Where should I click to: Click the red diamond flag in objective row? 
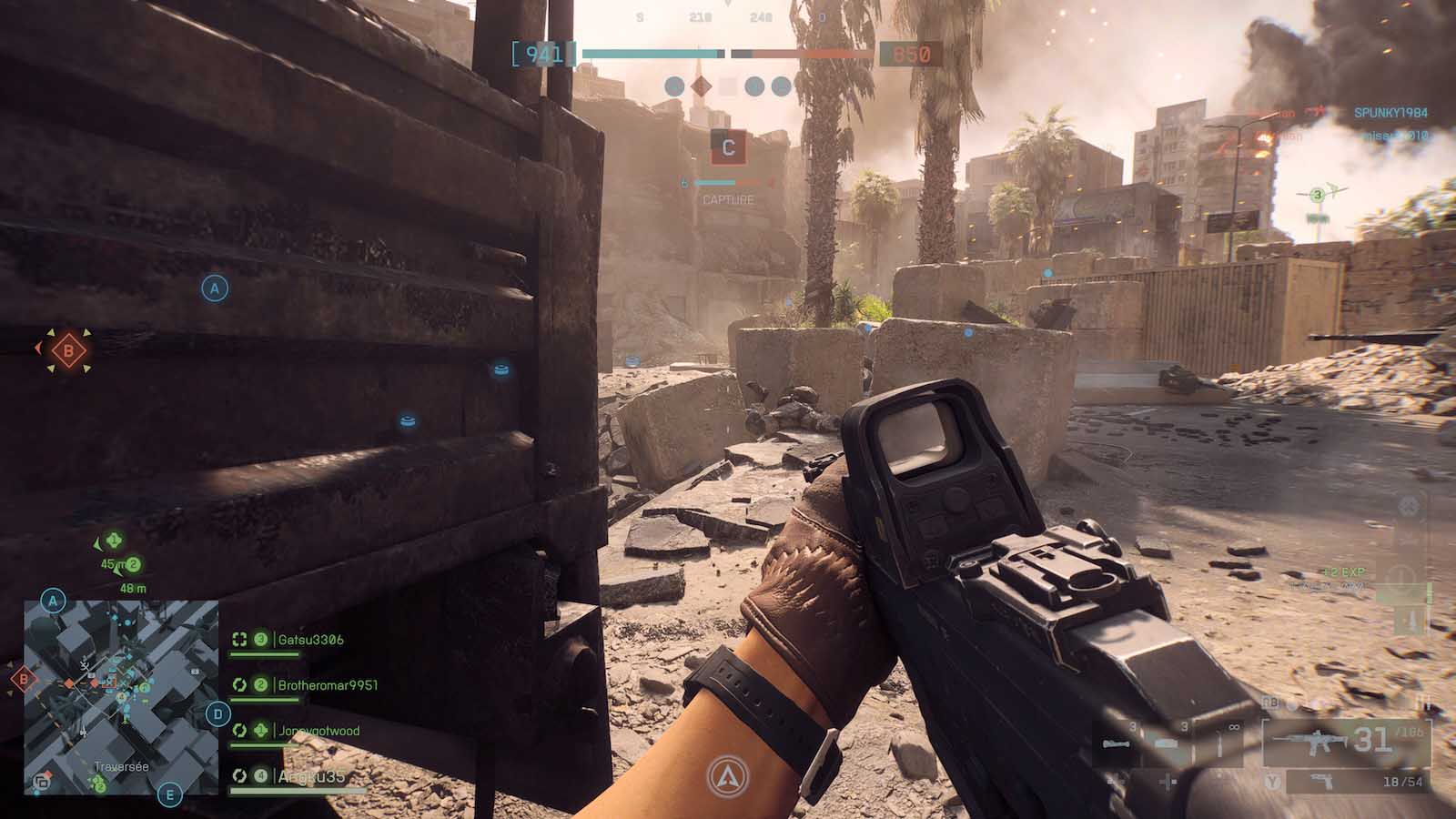pos(700,86)
